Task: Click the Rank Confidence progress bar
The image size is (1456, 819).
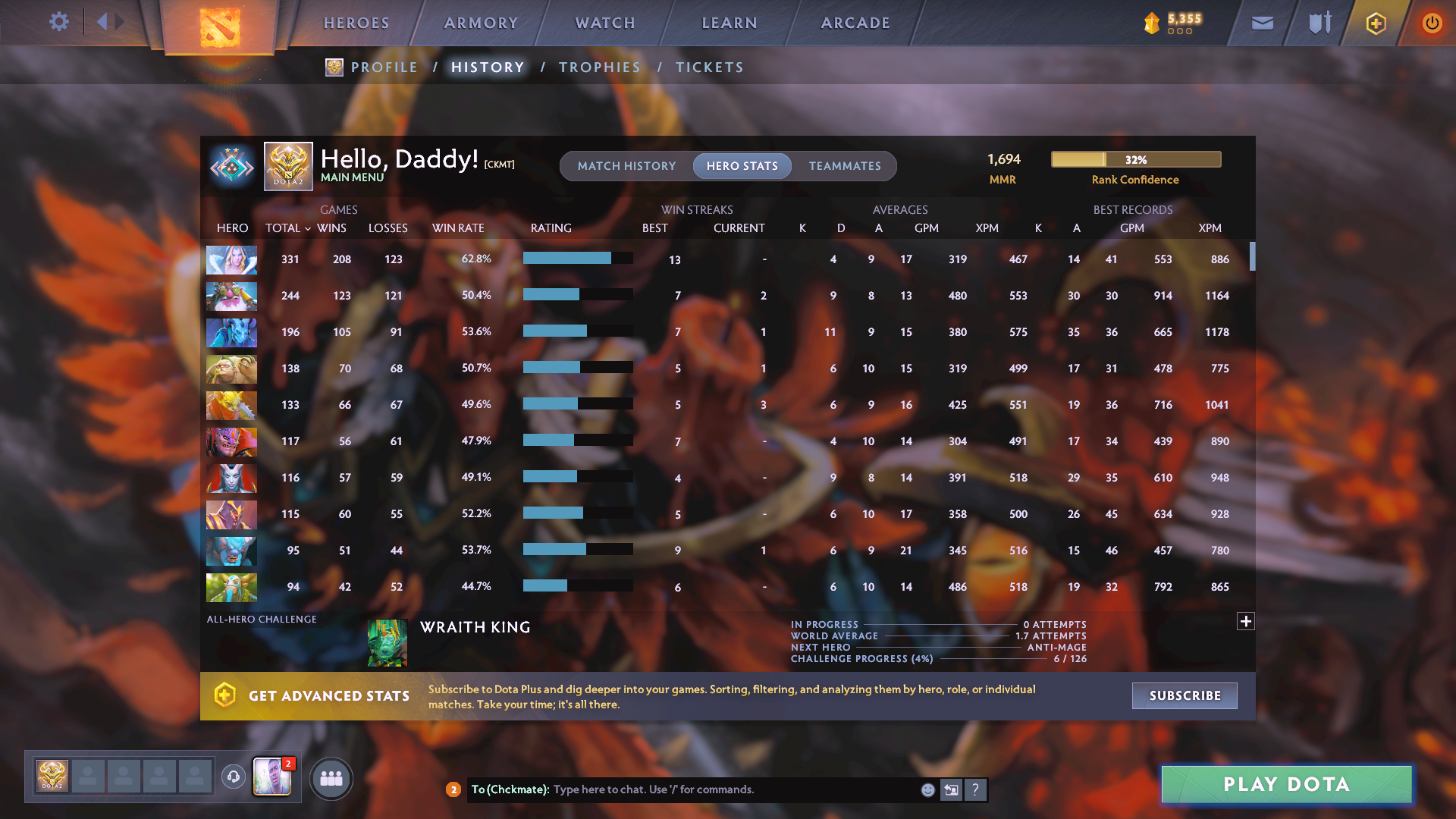Action: point(1135,159)
